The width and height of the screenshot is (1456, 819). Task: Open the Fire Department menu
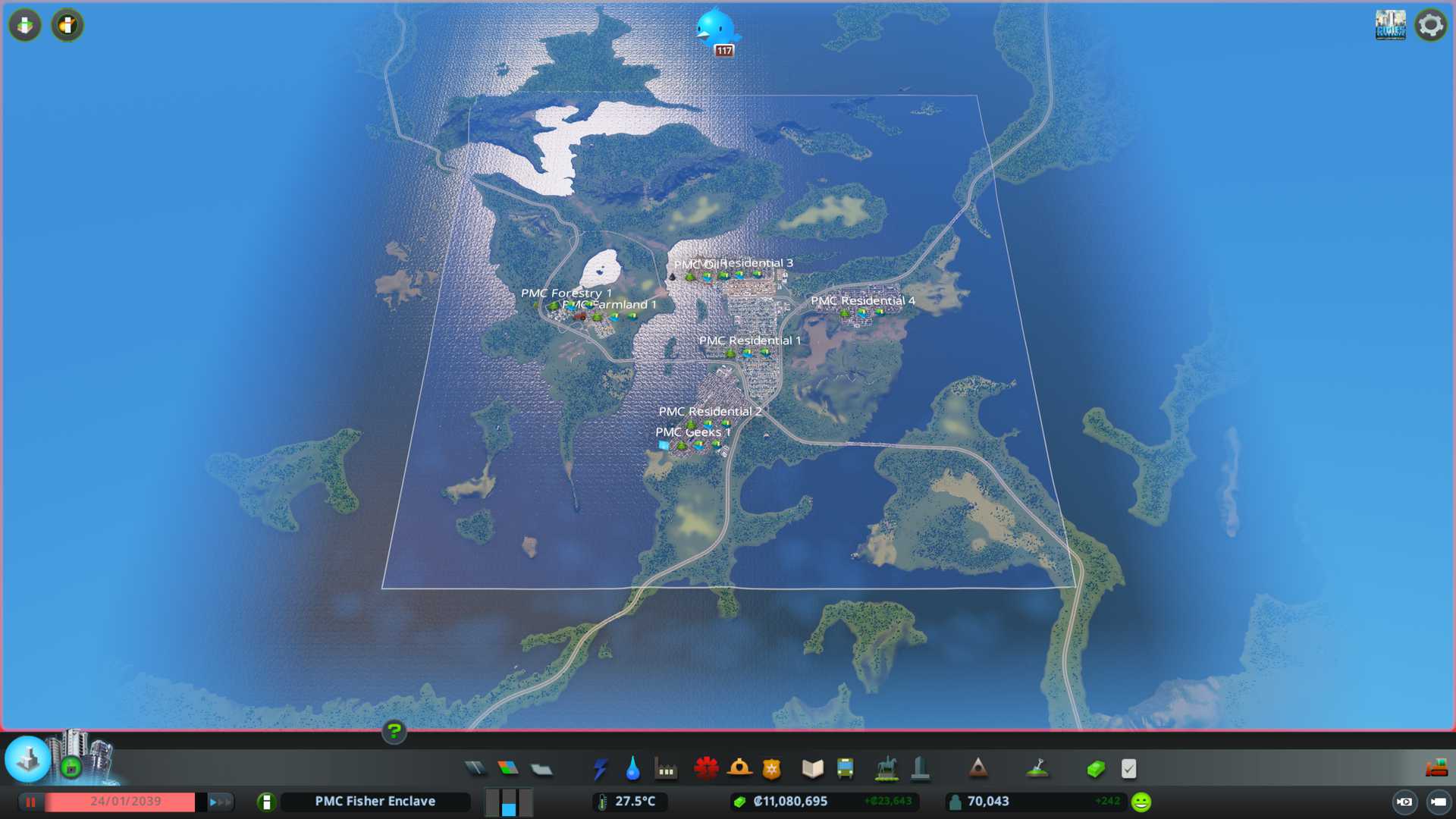pyautogui.click(x=739, y=769)
